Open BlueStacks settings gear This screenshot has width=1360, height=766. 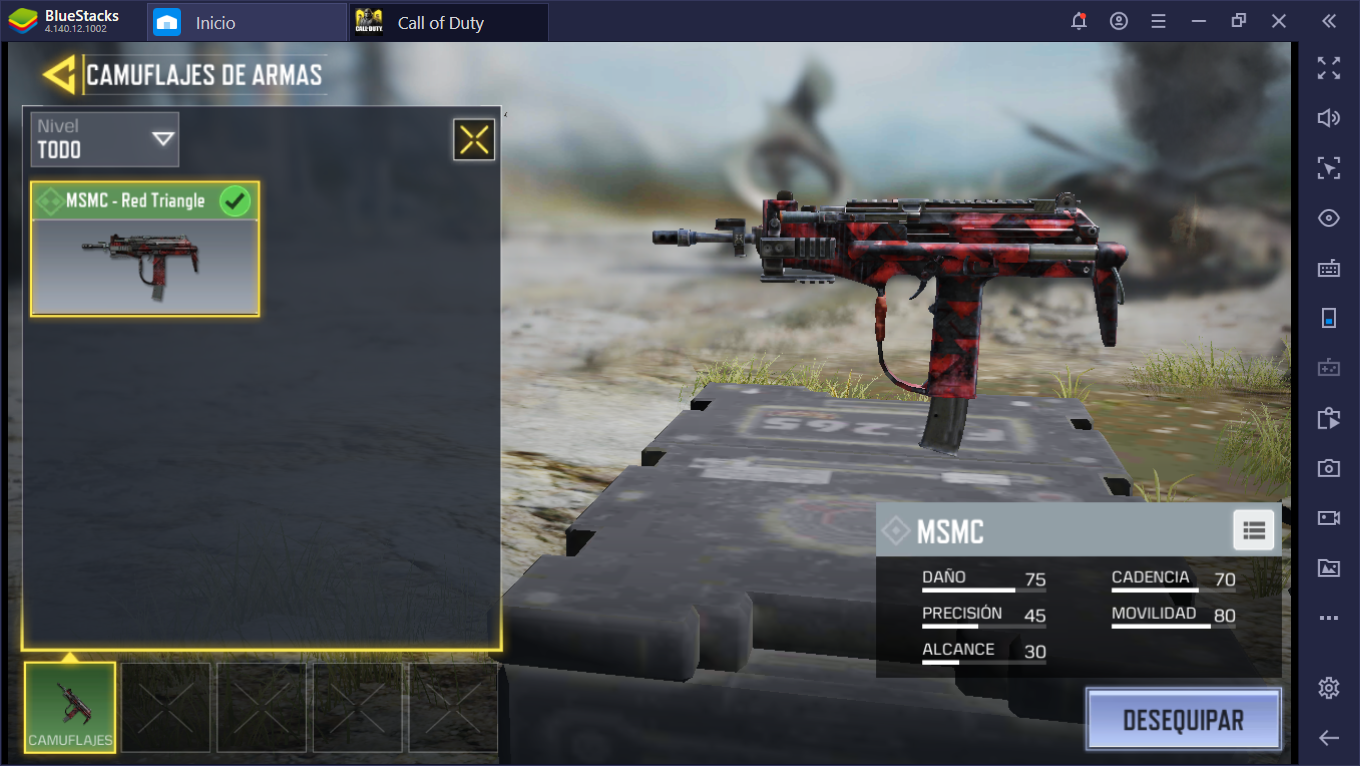pos(1328,687)
